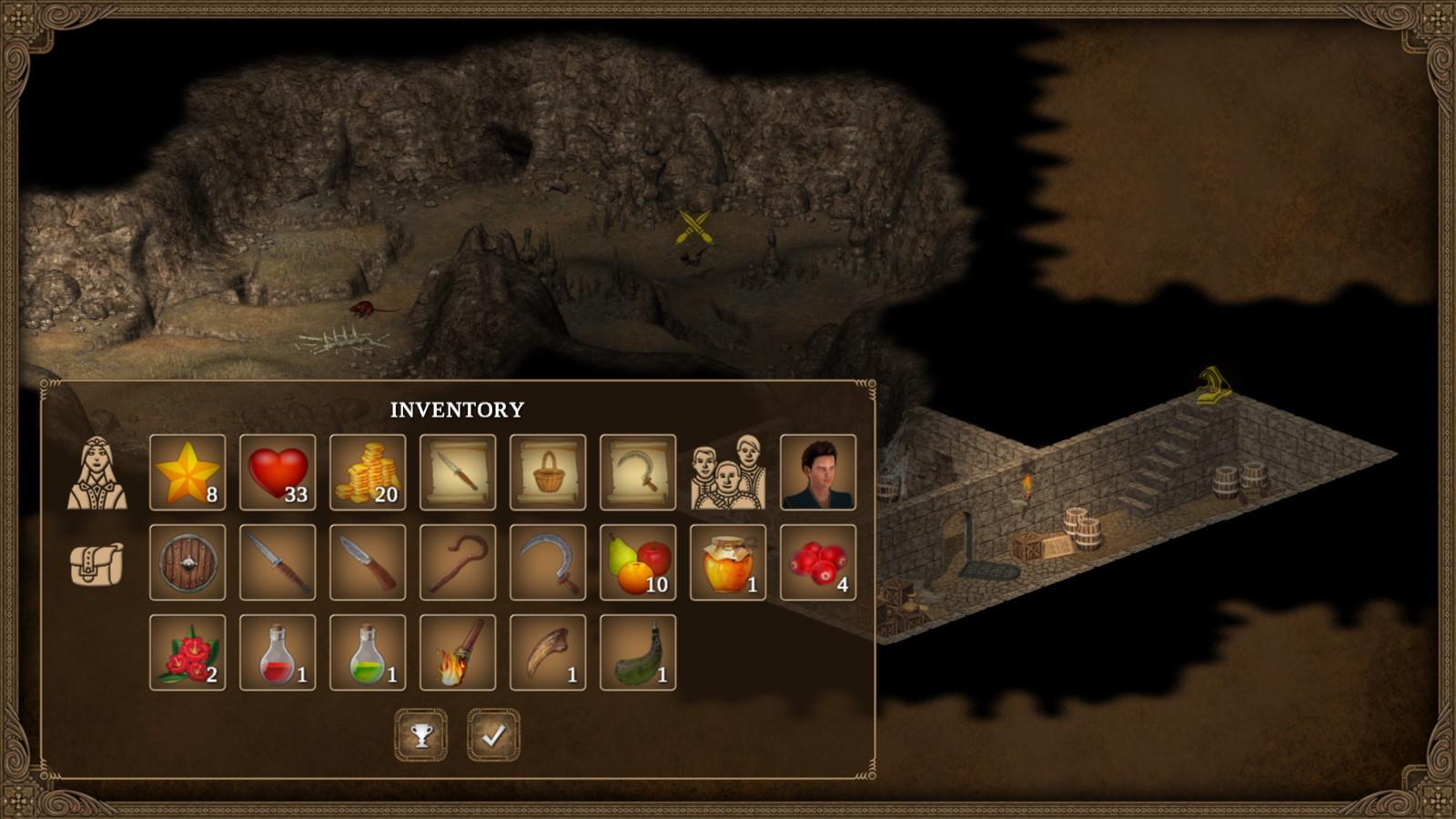The height and width of the screenshot is (819, 1456).
Task: Switch to the bag inventory tab
Action: pos(98,566)
